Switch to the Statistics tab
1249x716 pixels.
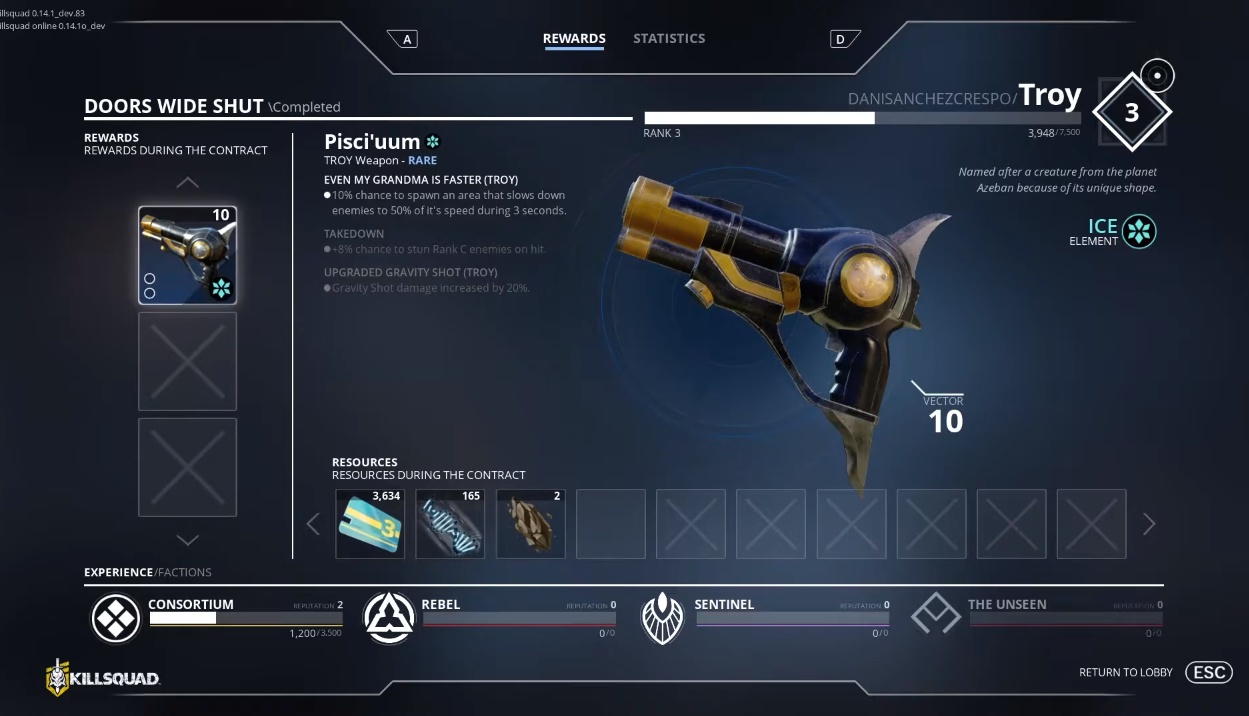669,38
